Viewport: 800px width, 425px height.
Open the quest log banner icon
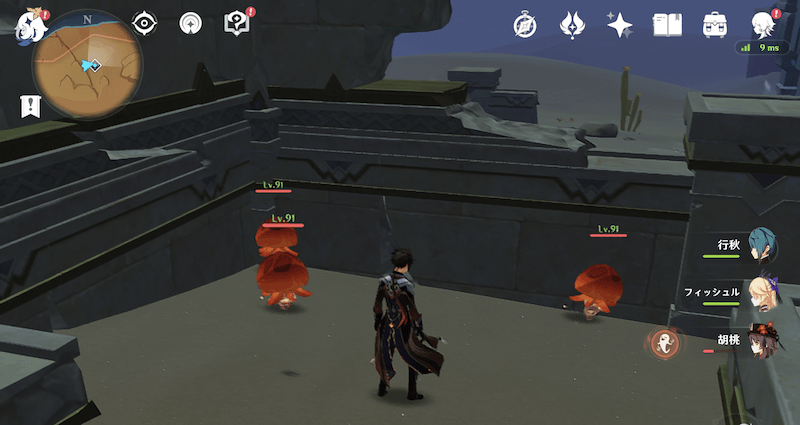(30, 105)
